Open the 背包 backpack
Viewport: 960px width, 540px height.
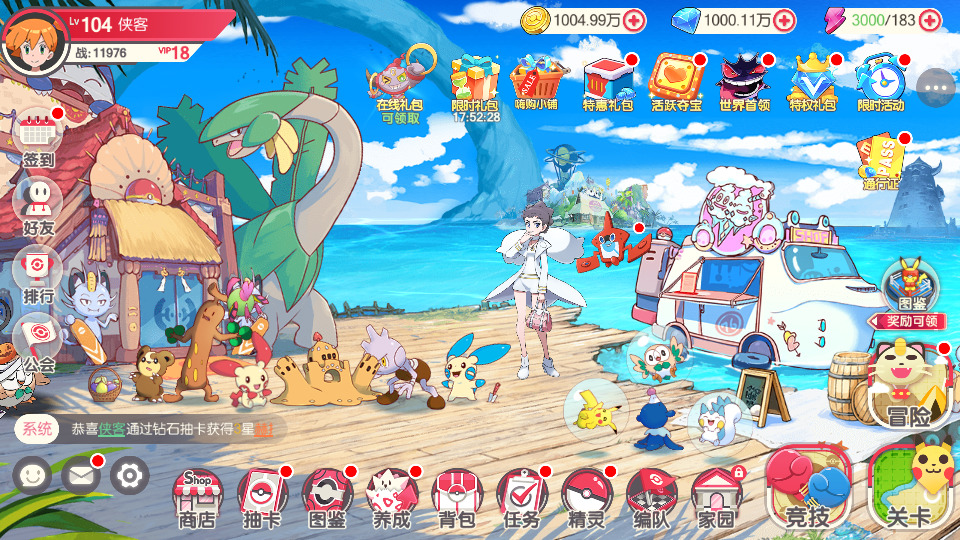coord(456,496)
